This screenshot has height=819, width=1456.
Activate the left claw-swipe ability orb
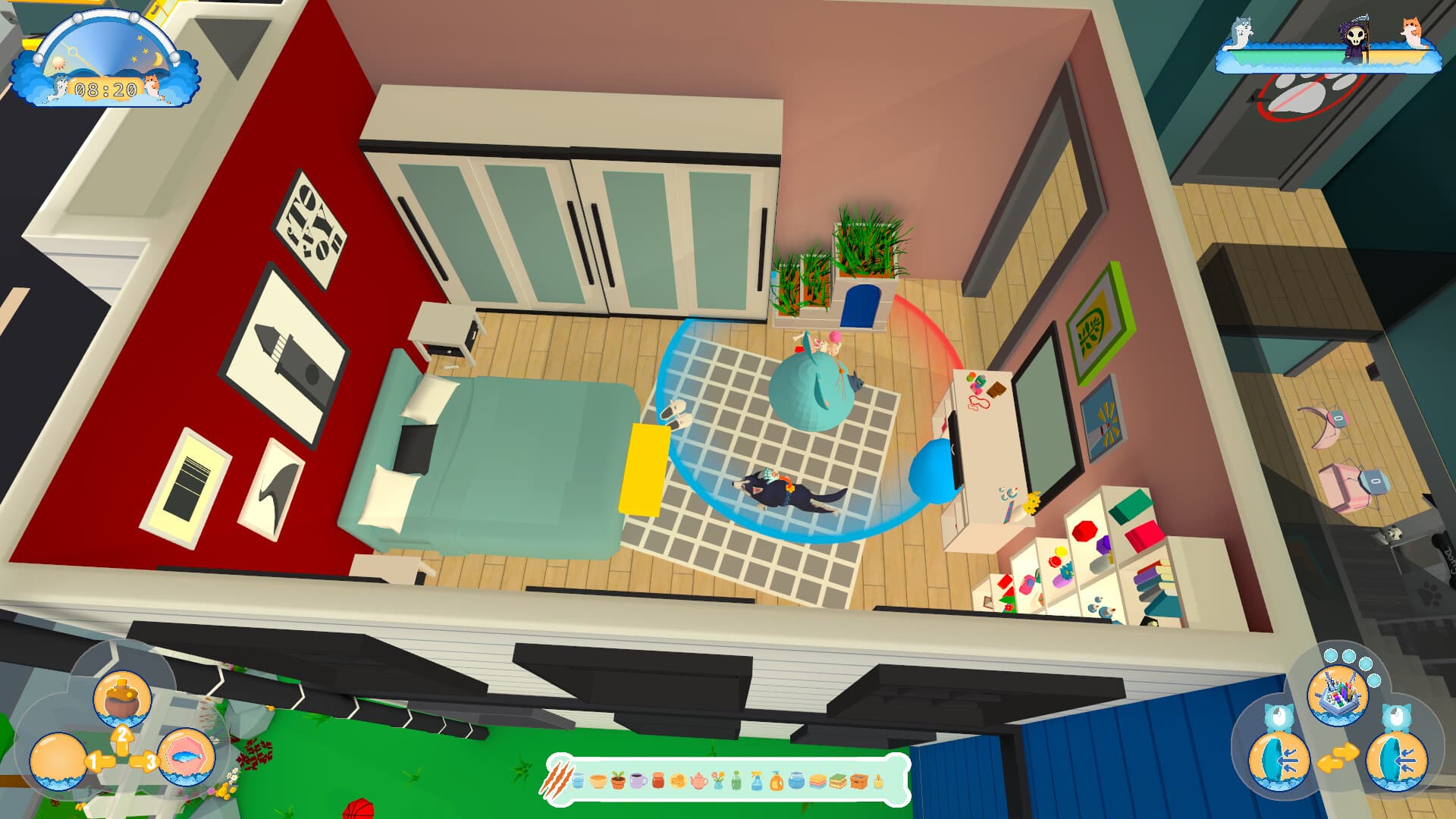coord(1279,761)
